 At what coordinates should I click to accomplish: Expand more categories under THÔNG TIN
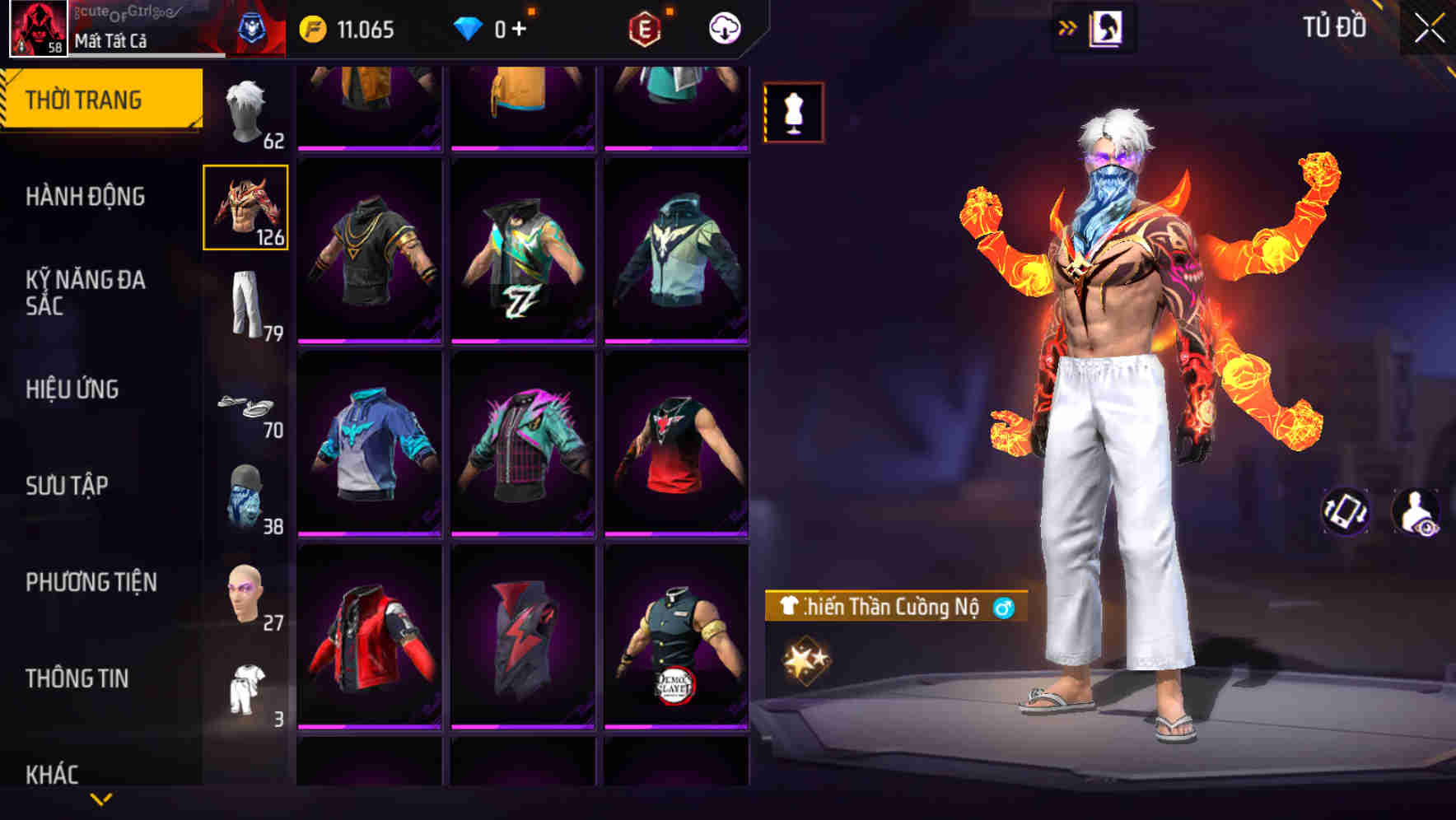coord(101,799)
